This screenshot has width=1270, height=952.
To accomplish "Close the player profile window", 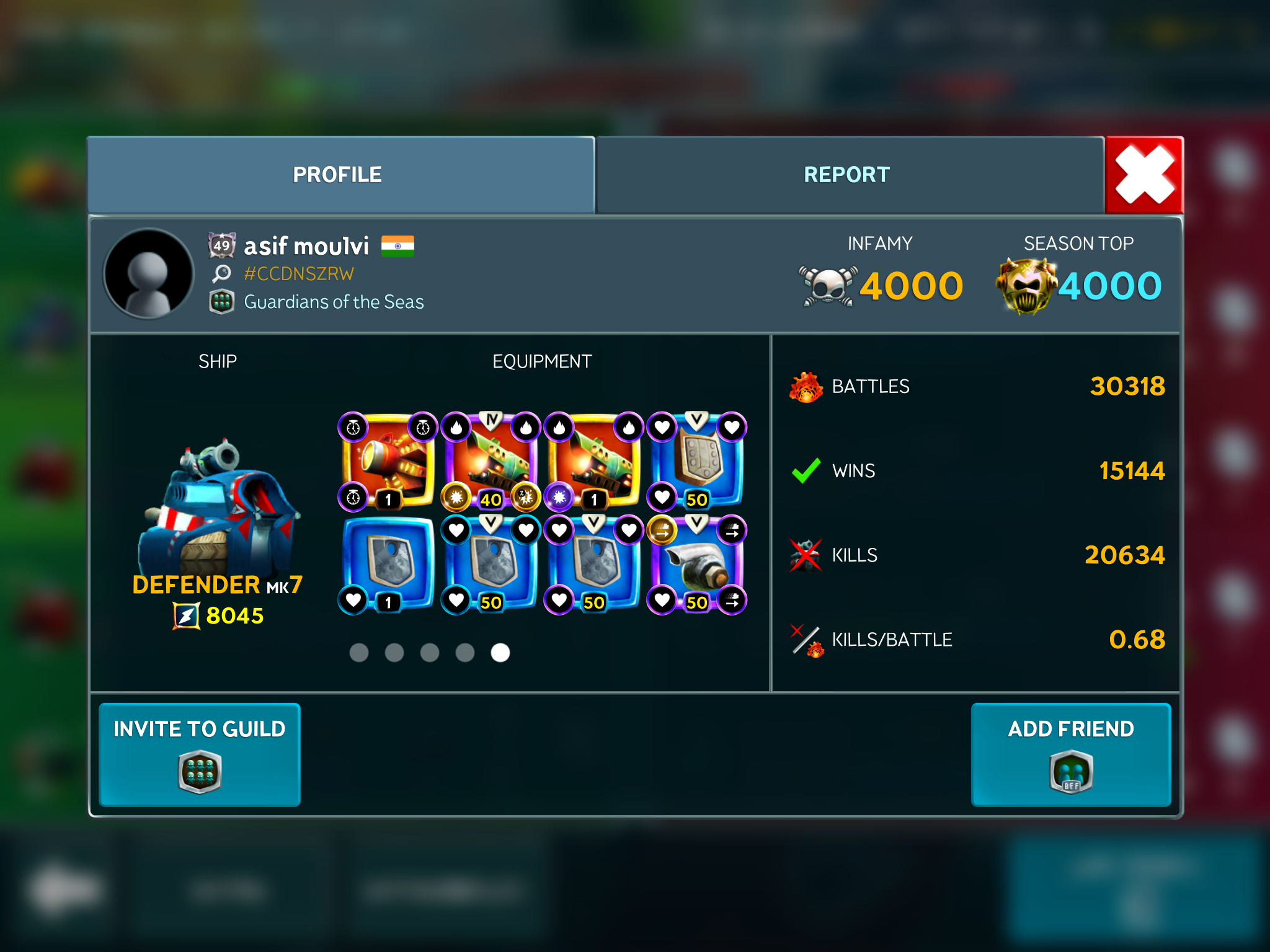I will coord(1145,175).
